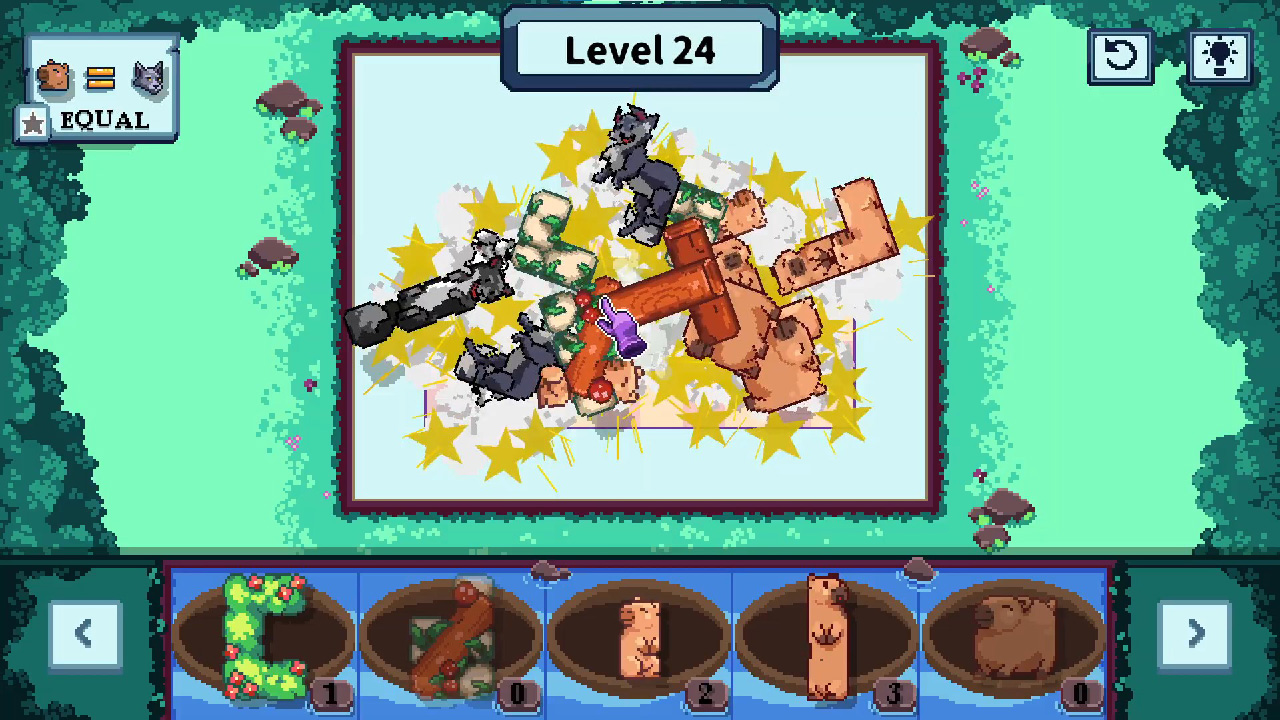Select the standing capybara piece with count 2
The image size is (1280, 720).
pyautogui.click(x=640, y=635)
